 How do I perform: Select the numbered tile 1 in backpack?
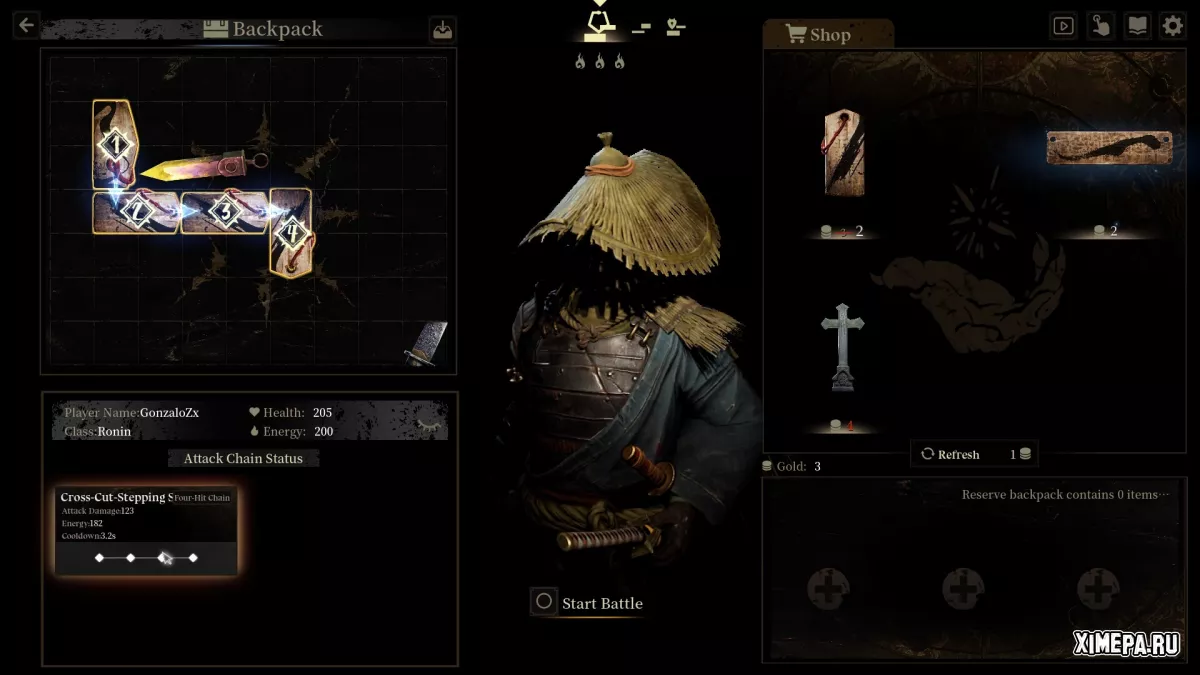click(x=116, y=146)
